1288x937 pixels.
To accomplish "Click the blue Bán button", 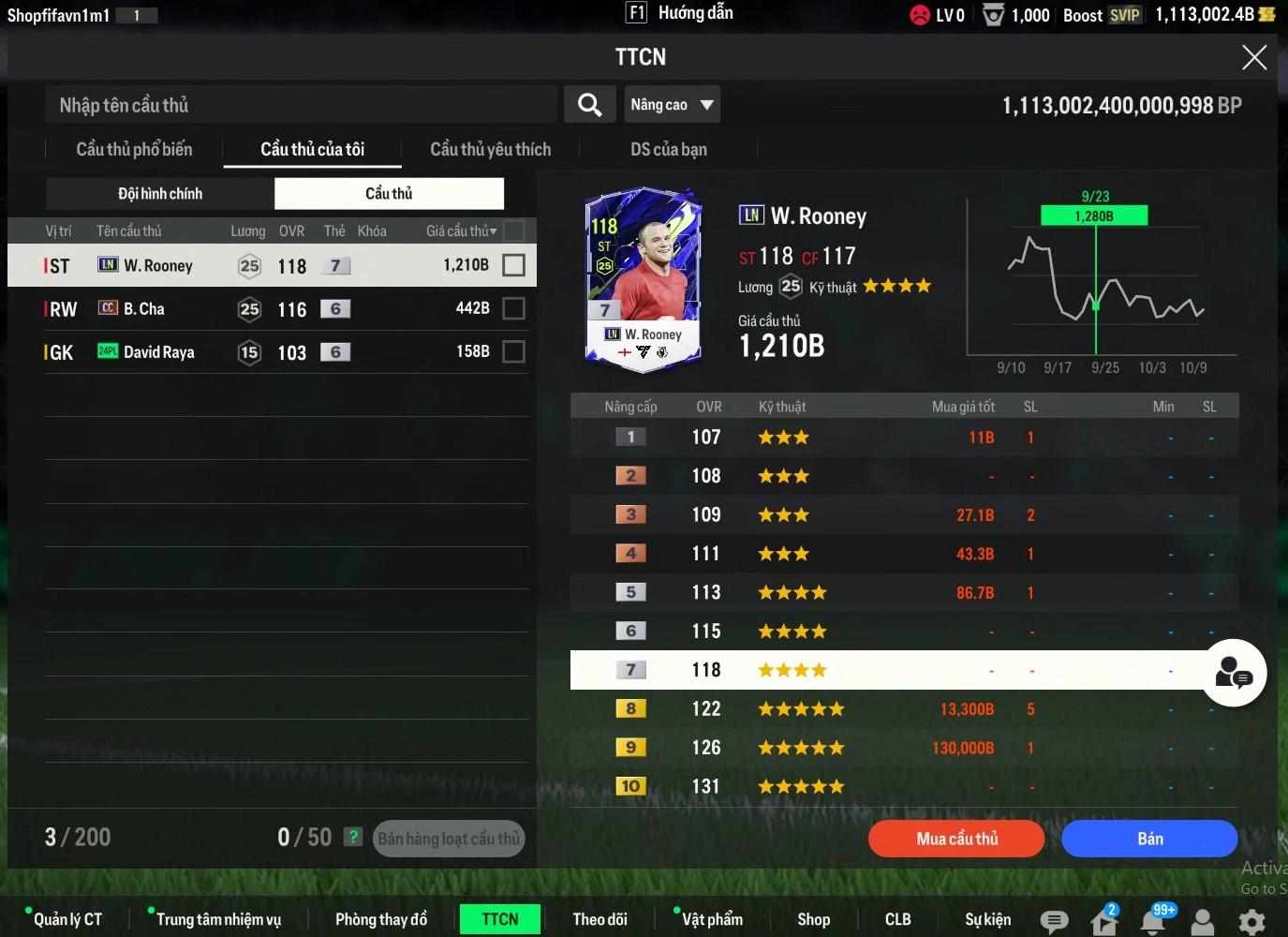I will [1149, 839].
